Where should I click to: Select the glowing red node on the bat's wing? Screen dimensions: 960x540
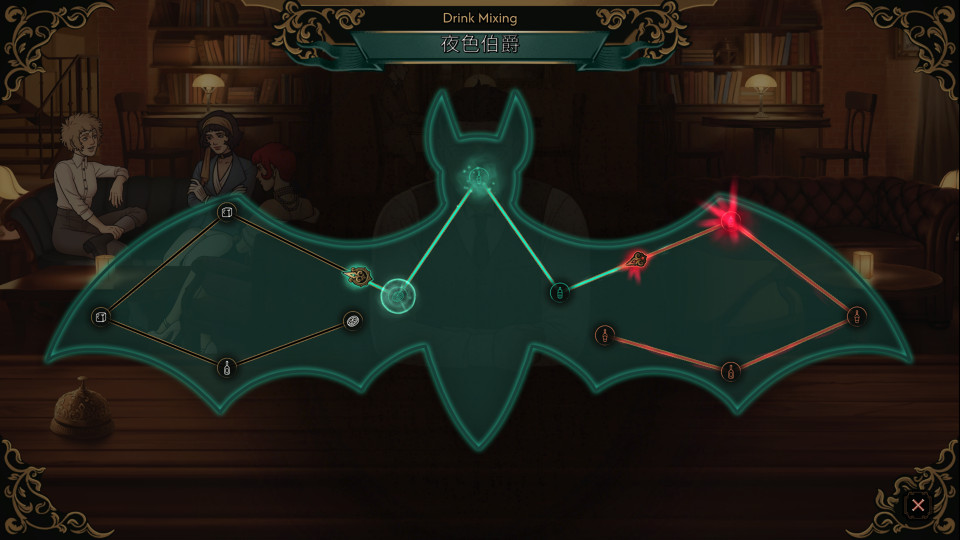730,219
